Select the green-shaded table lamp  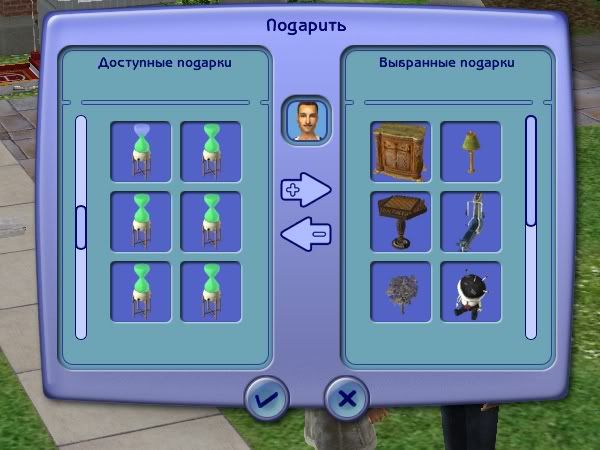tap(470, 152)
